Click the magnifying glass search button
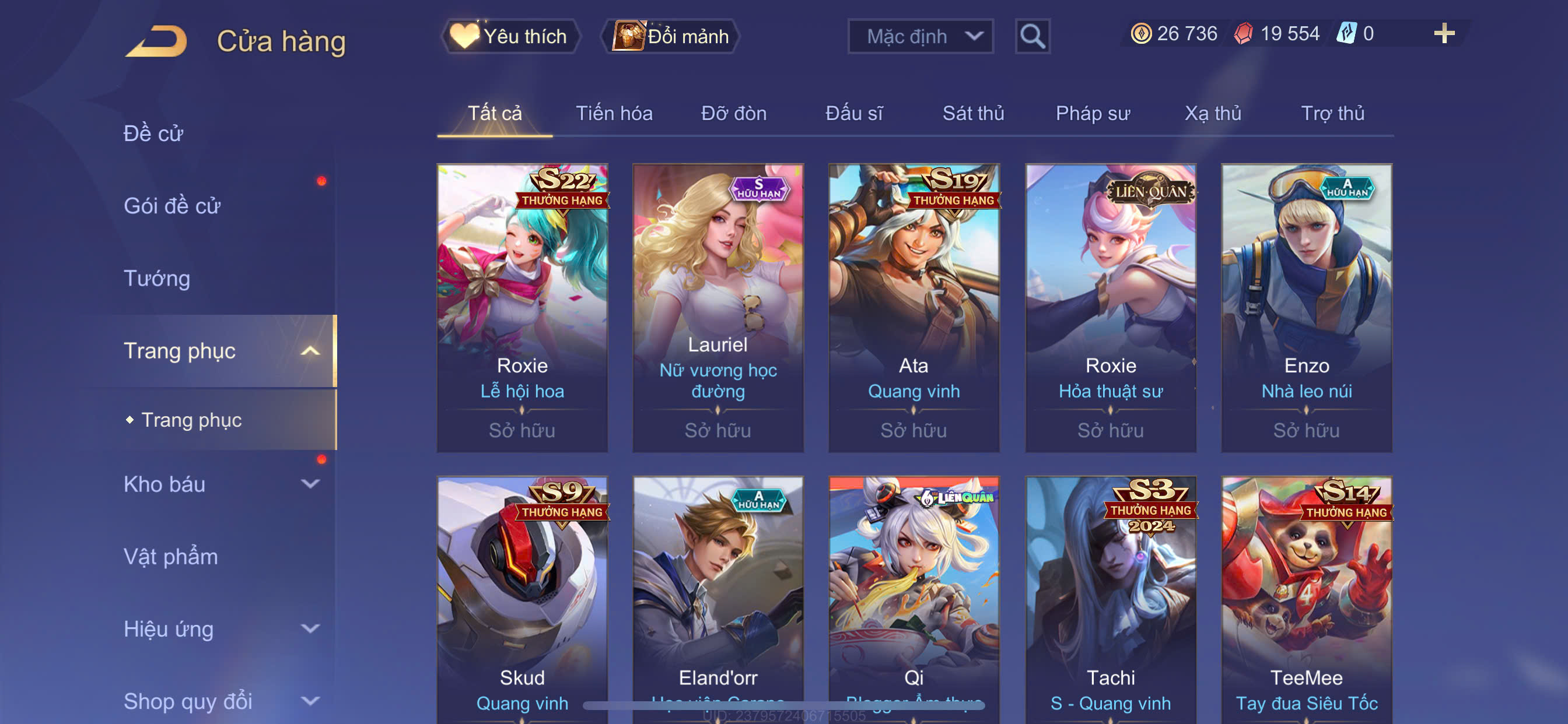 click(x=1032, y=37)
